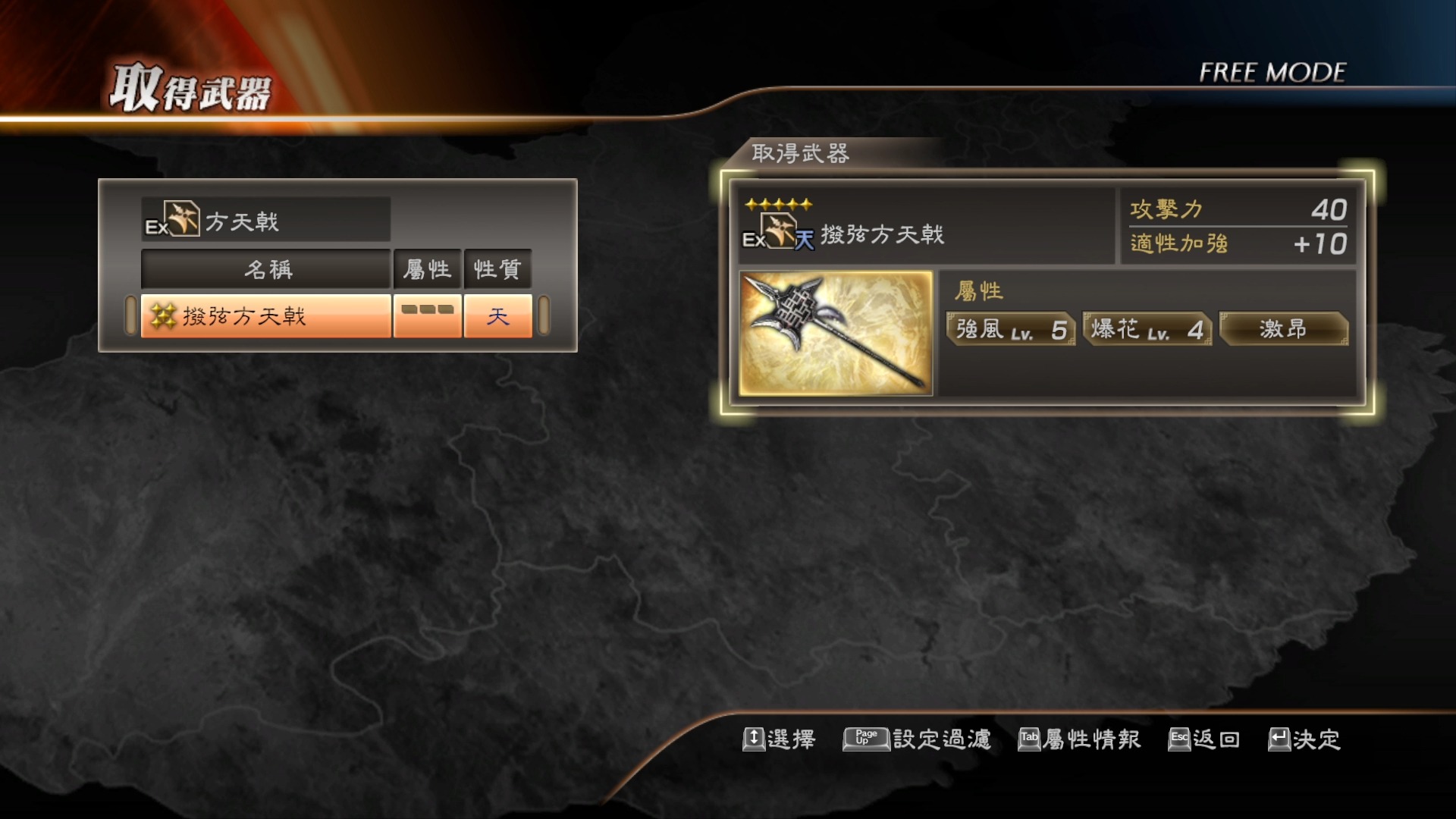Switch to the 屬性 column header
Screen dimensions: 1456x819
coord(427,268)
